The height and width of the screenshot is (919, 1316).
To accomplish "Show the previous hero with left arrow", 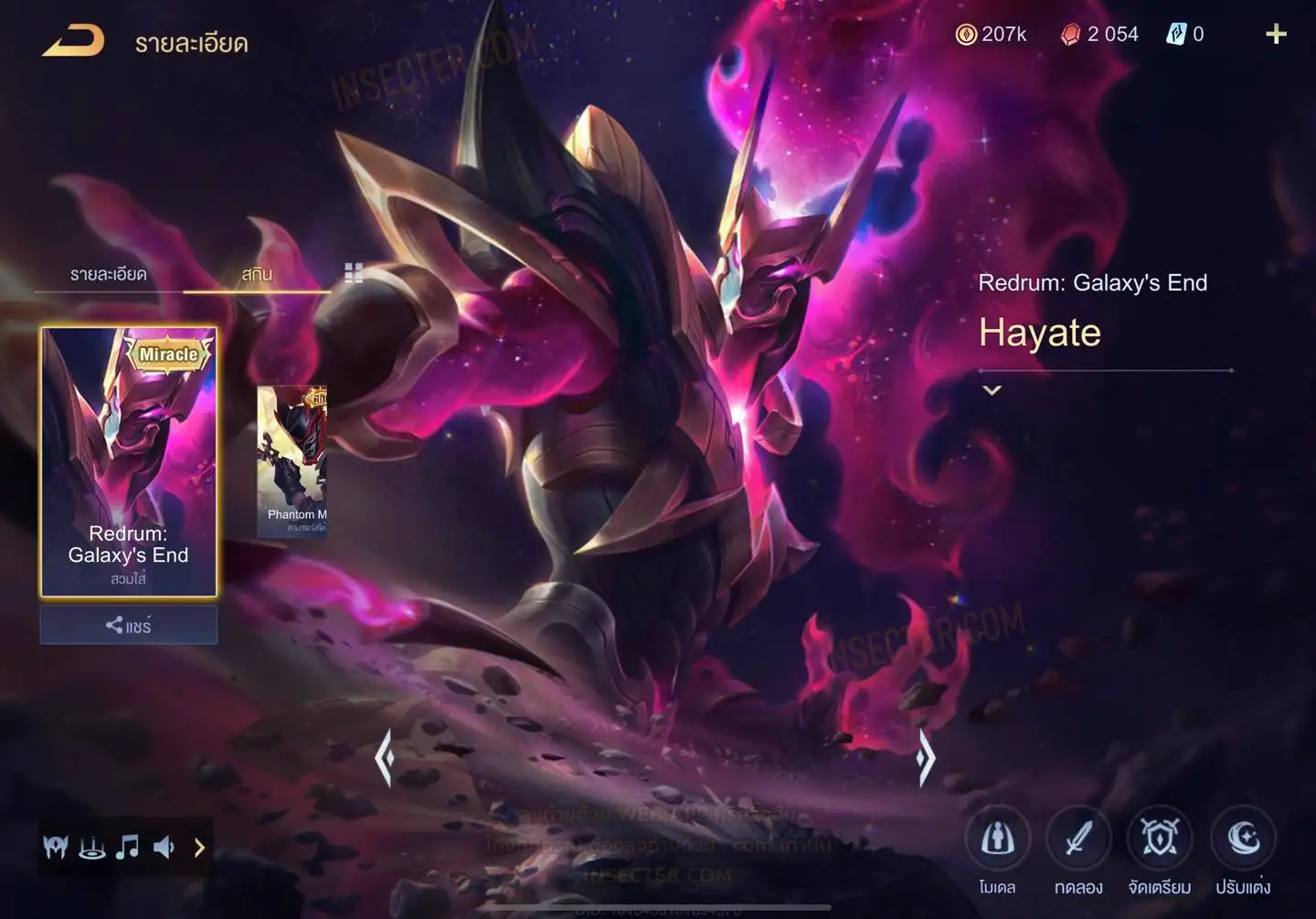I will tap(385, 757).
